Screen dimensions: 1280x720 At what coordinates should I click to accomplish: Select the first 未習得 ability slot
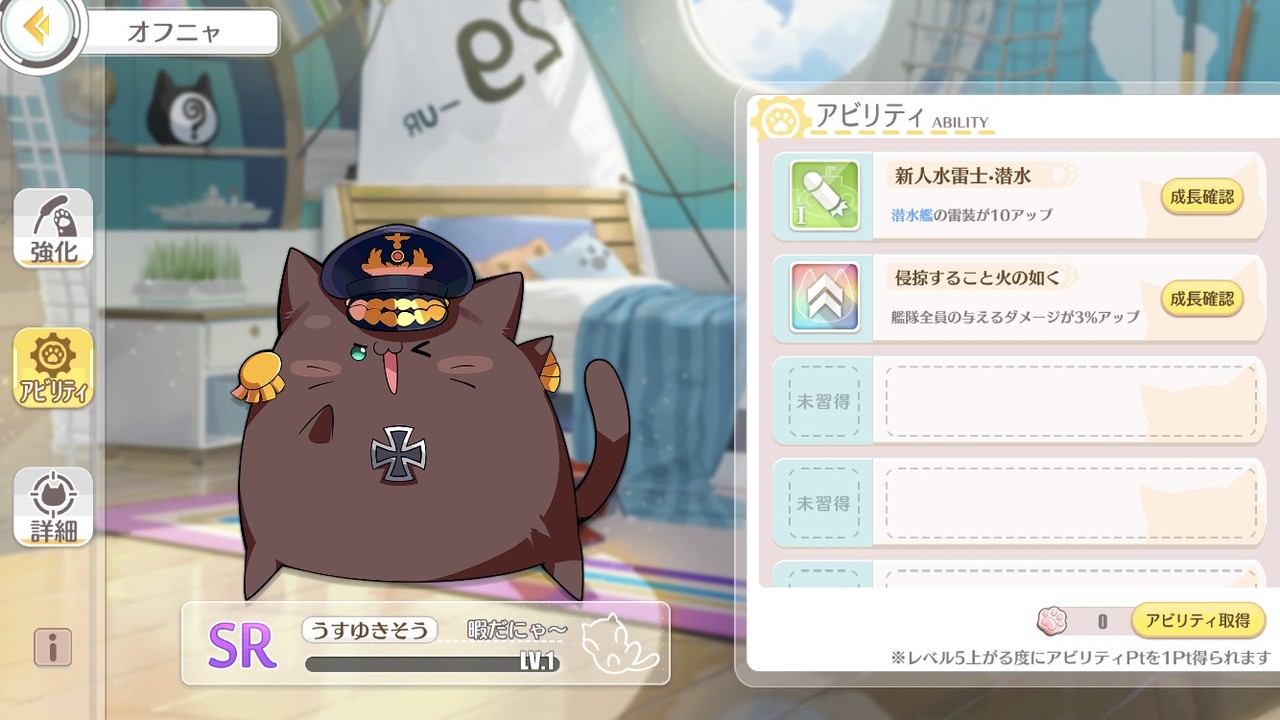[x=820, y=400]
